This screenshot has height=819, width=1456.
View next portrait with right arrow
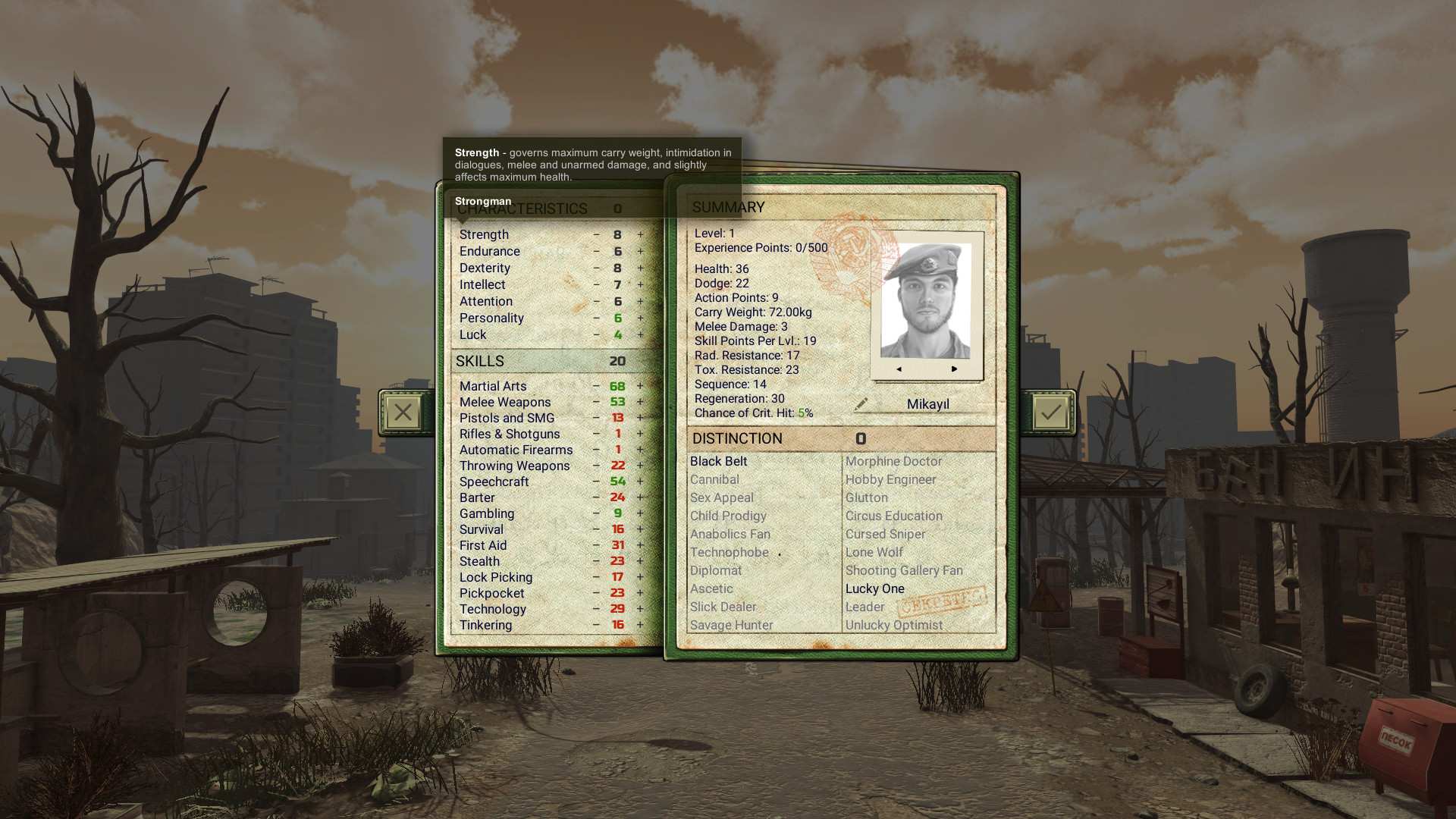coord(954,369)
